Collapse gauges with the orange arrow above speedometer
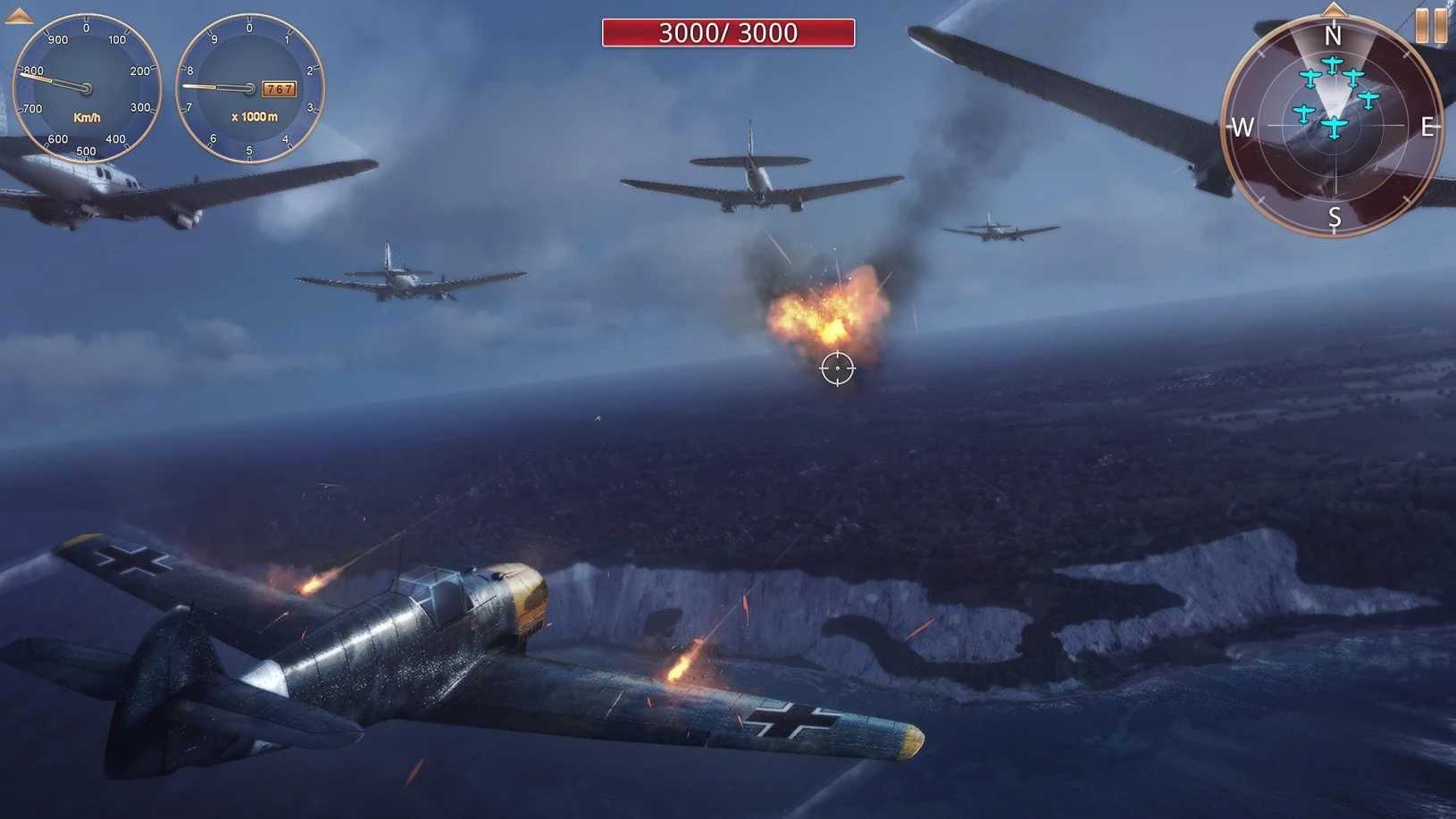The width and height of the screenshot is (1456, 819). (x=19, y=15)
